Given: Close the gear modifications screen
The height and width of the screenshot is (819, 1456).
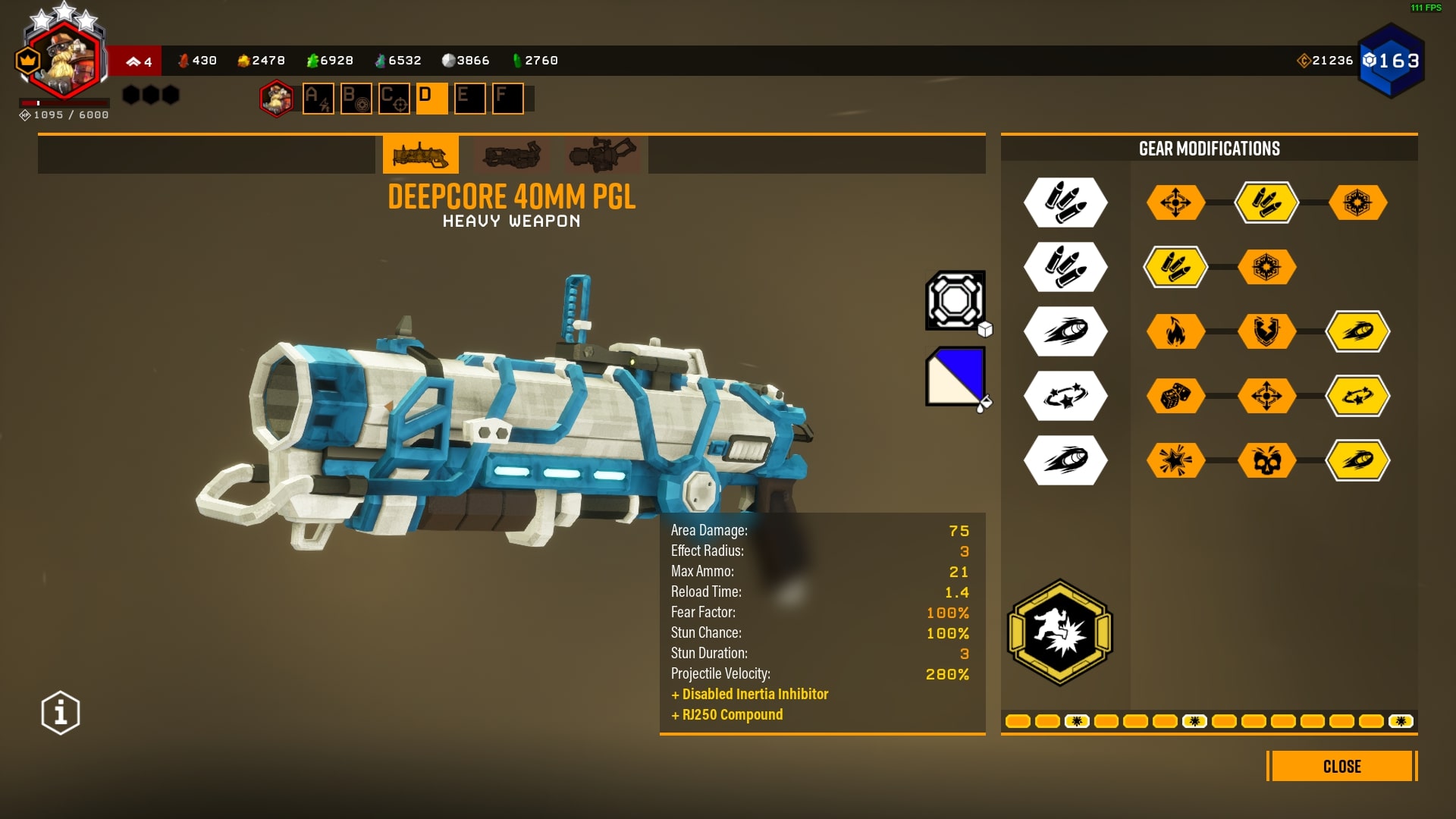Looking at the screenshot, I should coord(1341,766).
